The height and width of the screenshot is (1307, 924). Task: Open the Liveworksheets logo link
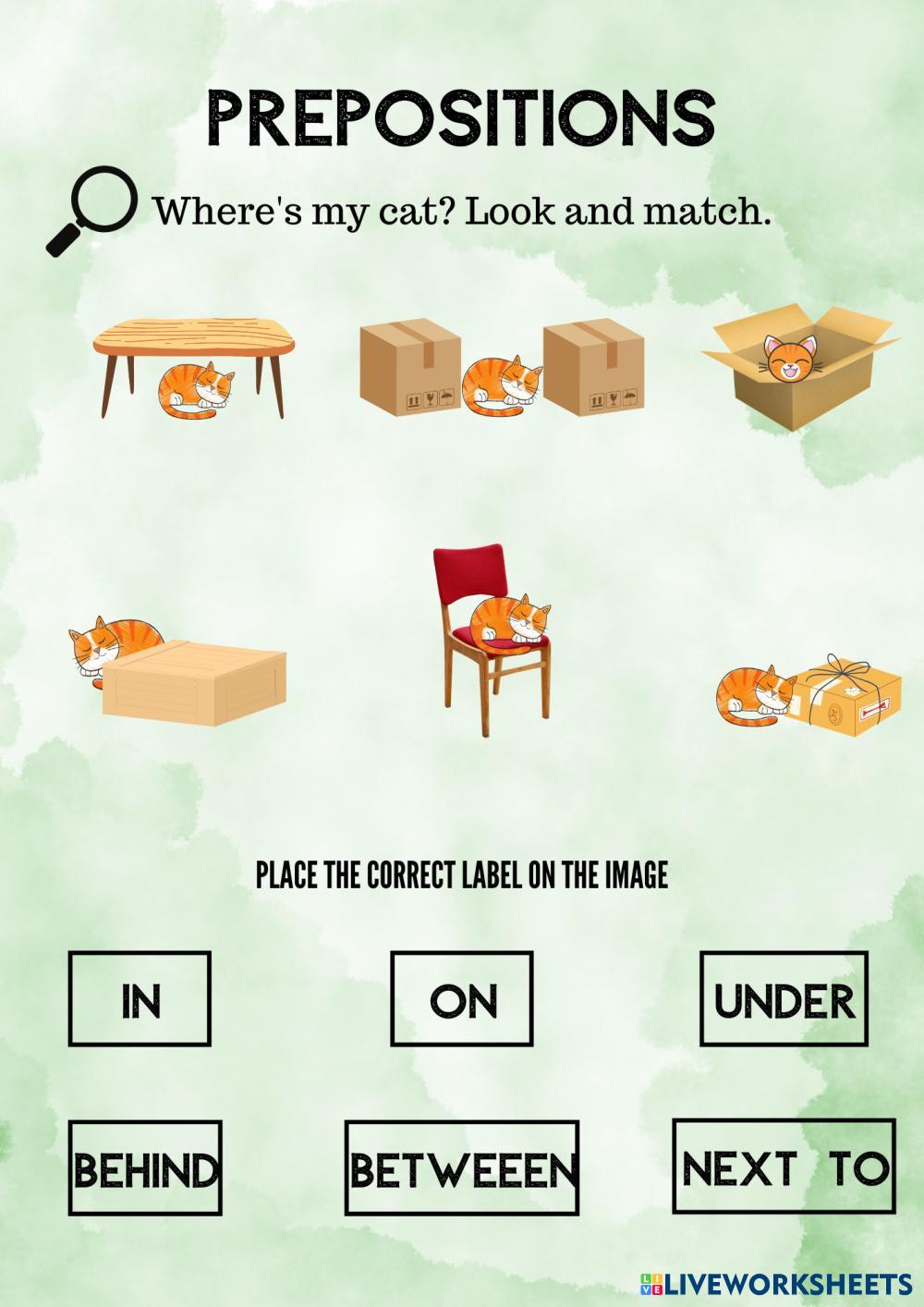pos(774,1284)
